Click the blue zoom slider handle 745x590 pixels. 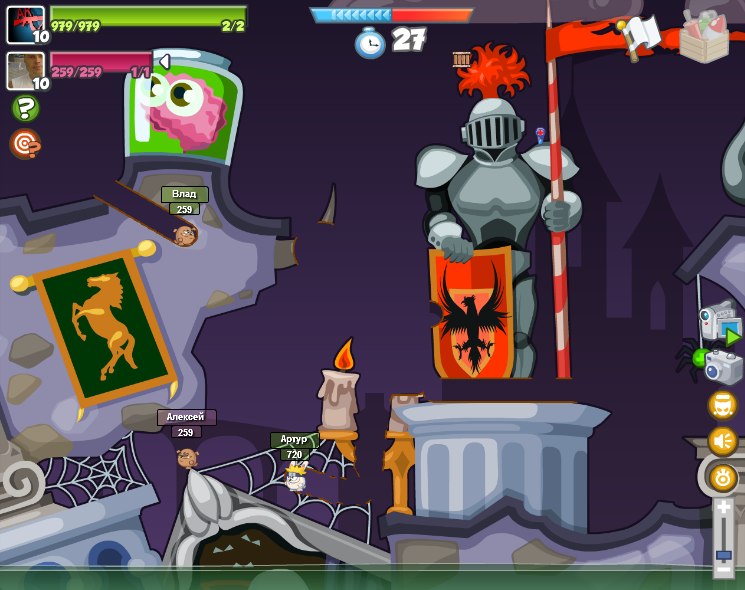point(723,554)
